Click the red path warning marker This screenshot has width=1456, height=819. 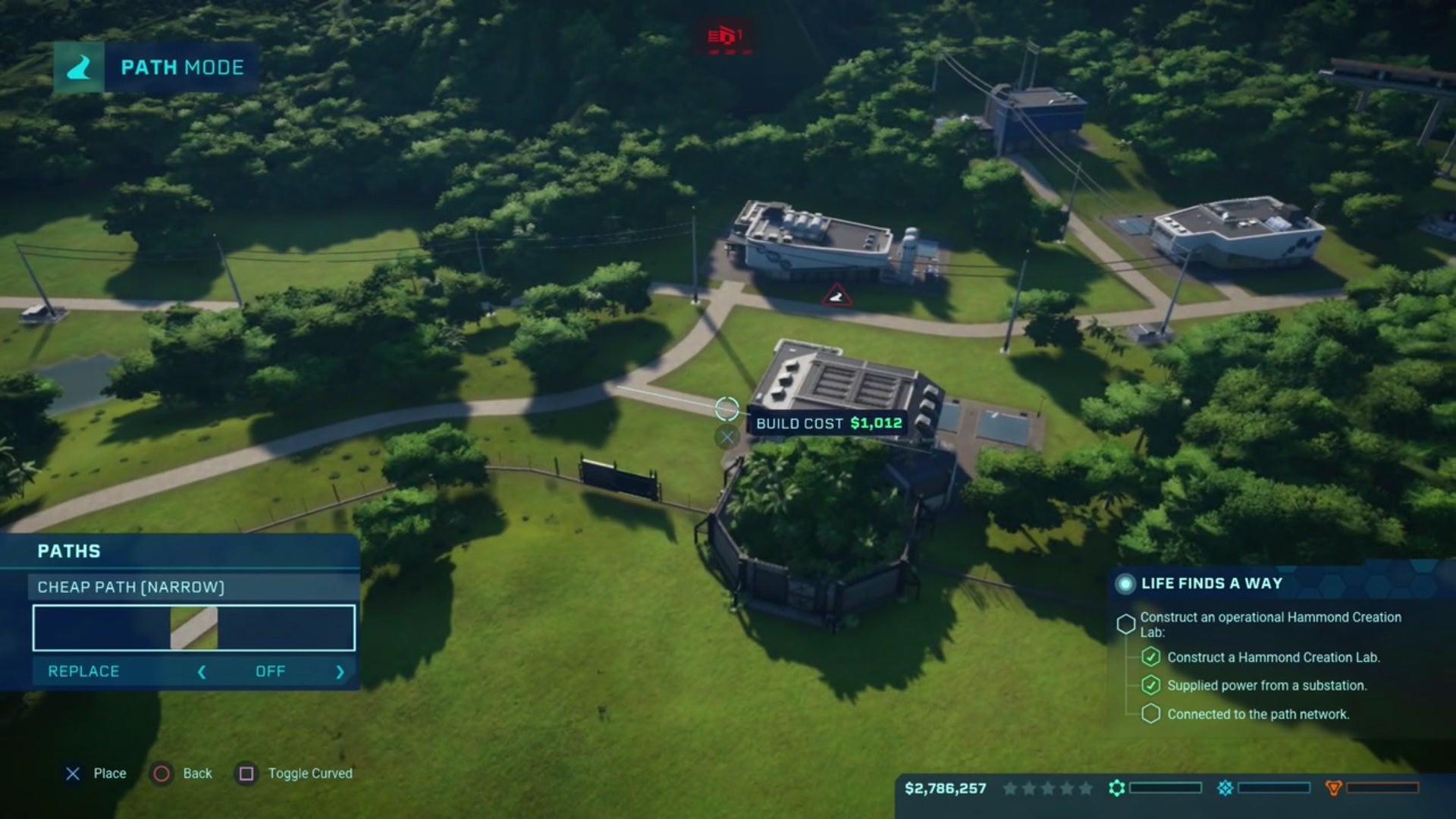[x=836, y=296]
